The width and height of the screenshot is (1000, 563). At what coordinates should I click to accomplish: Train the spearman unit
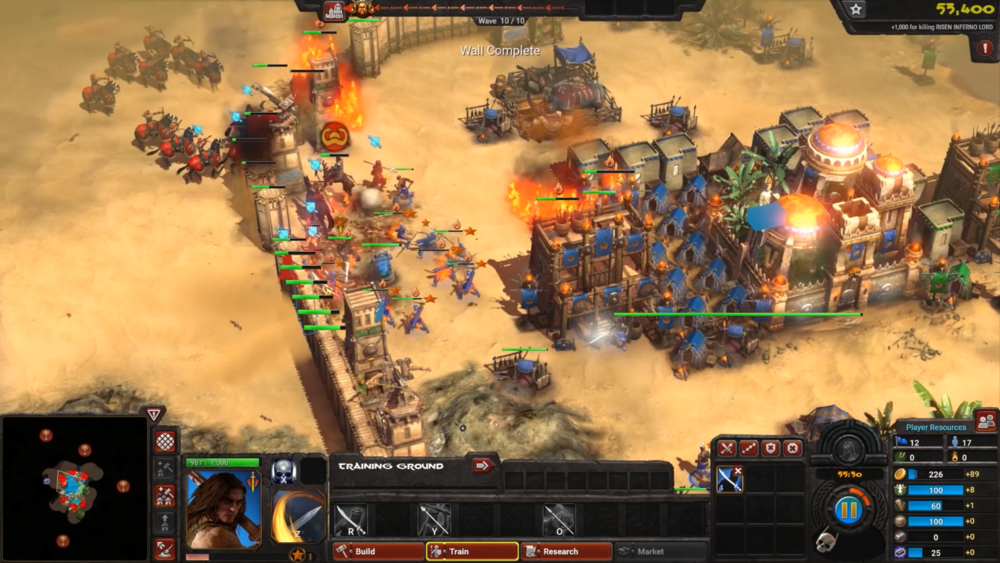coord(434,519)
